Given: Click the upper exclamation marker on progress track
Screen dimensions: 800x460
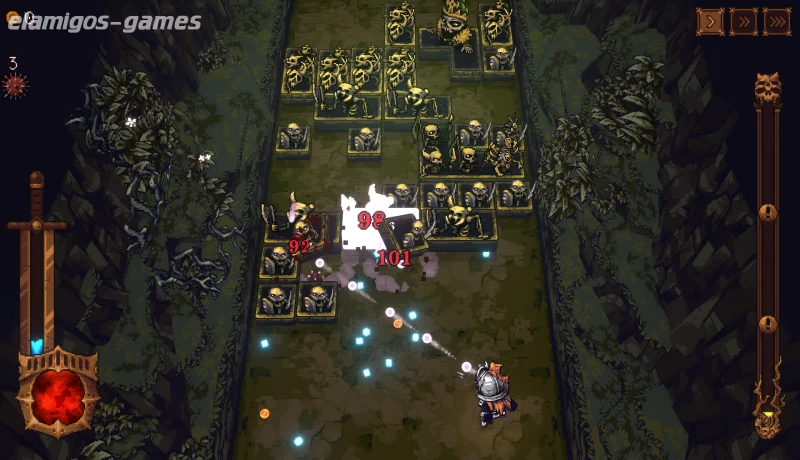Looking at the screenshot, I should coord(767,212).
